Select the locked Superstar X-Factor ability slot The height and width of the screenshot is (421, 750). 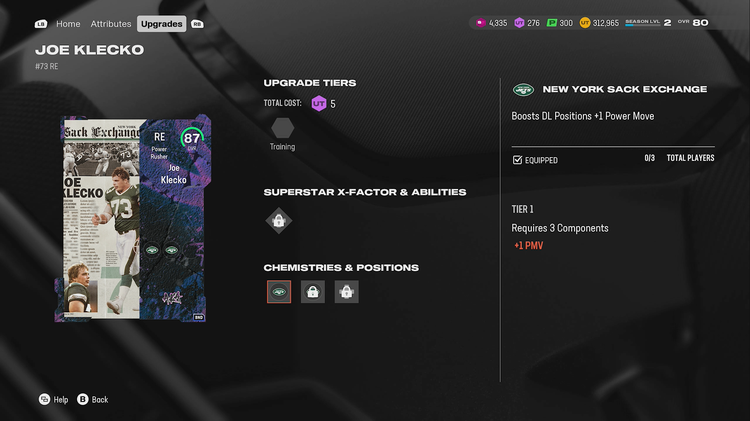(x=279, y=221)
